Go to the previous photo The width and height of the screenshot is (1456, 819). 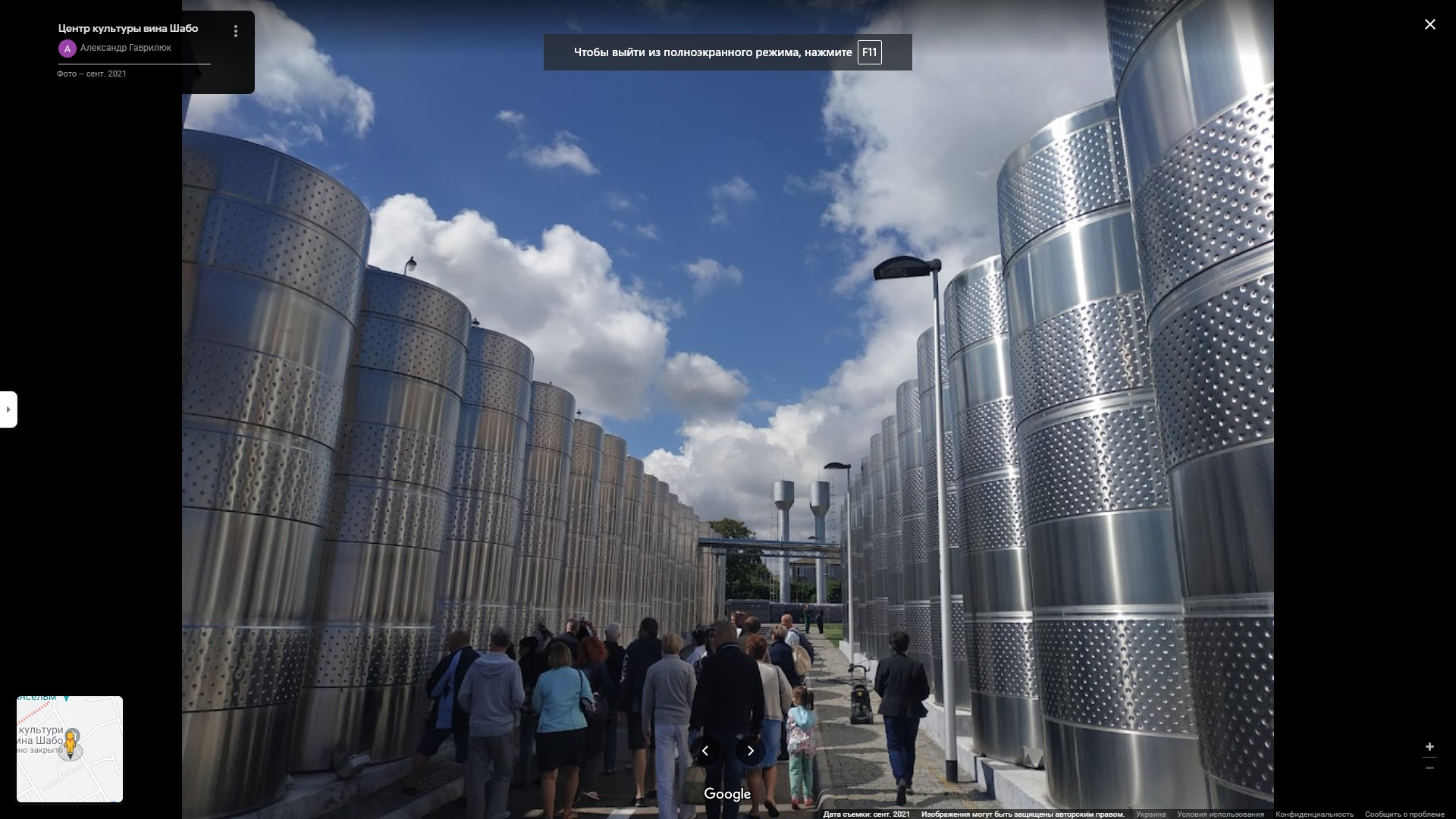pyautogui.click(x=704, y=751)
